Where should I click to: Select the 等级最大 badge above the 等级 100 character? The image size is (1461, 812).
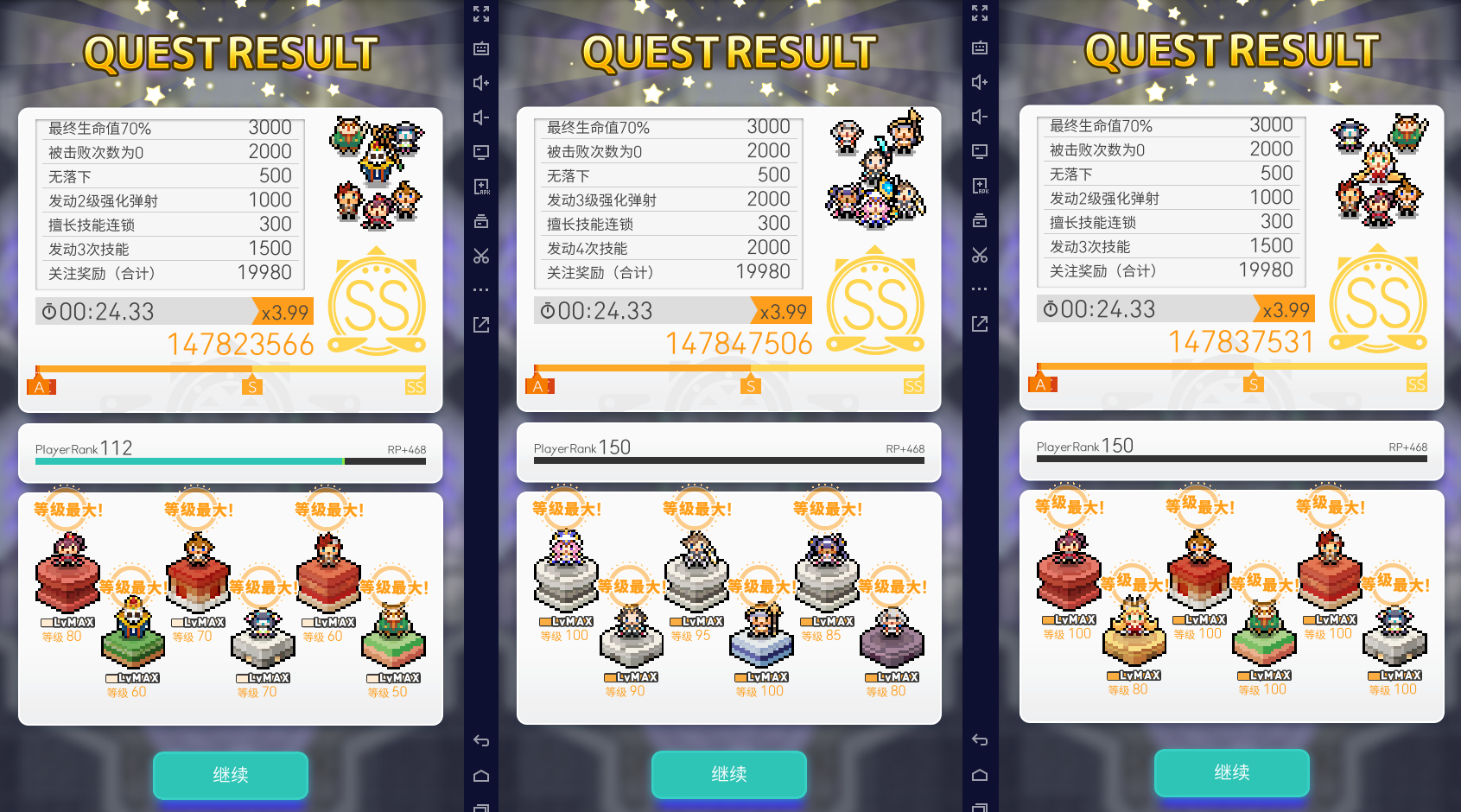click(566, 510)
